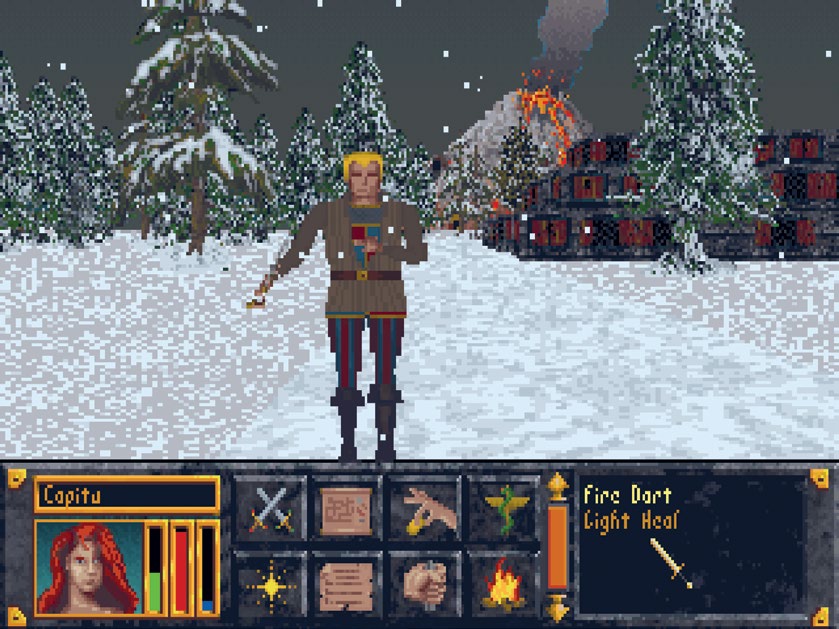
Task: Use an item with the clenched fist
Action: 424,585
